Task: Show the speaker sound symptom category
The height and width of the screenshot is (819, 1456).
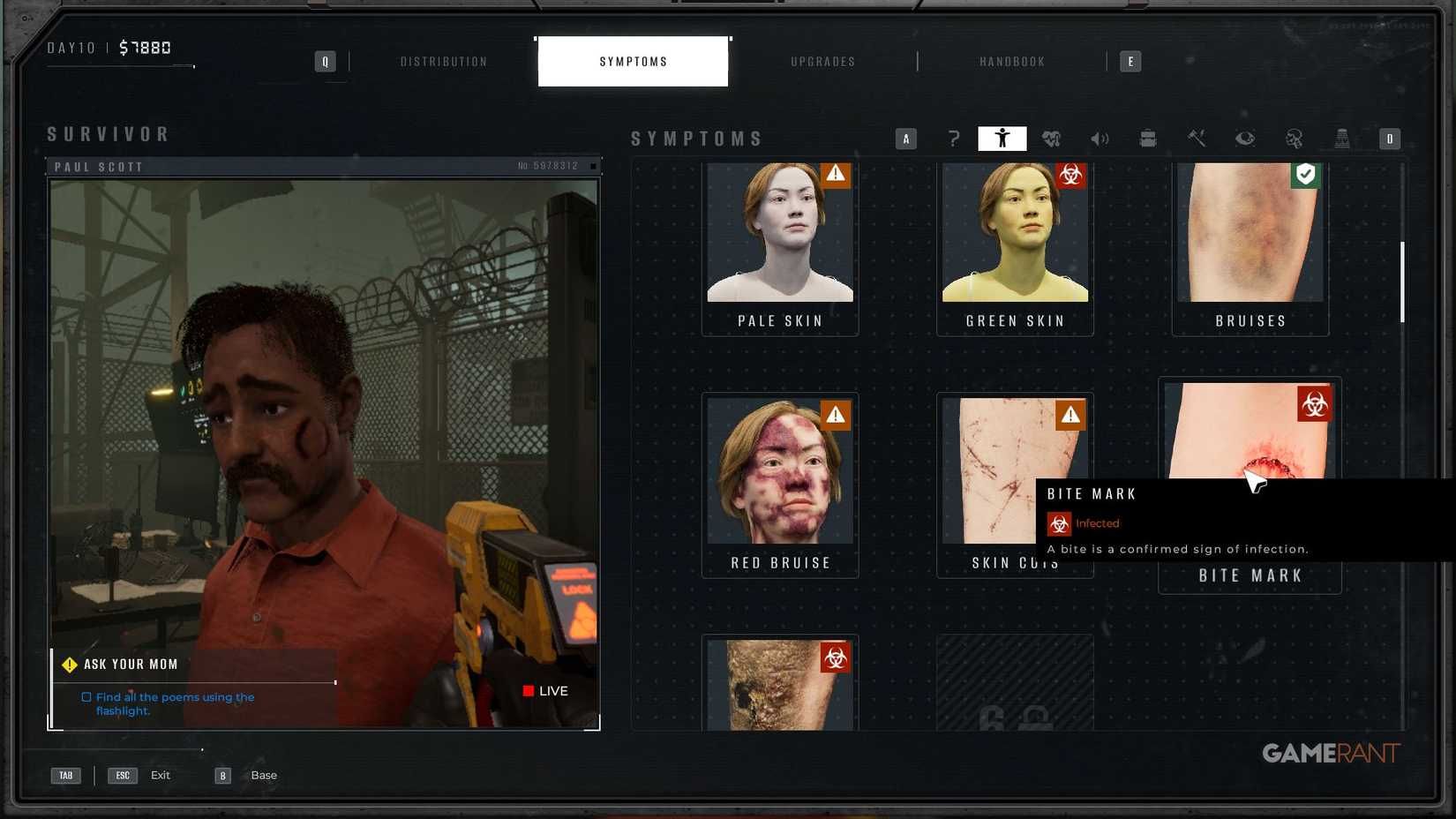Action: [x=1100, y=139]
